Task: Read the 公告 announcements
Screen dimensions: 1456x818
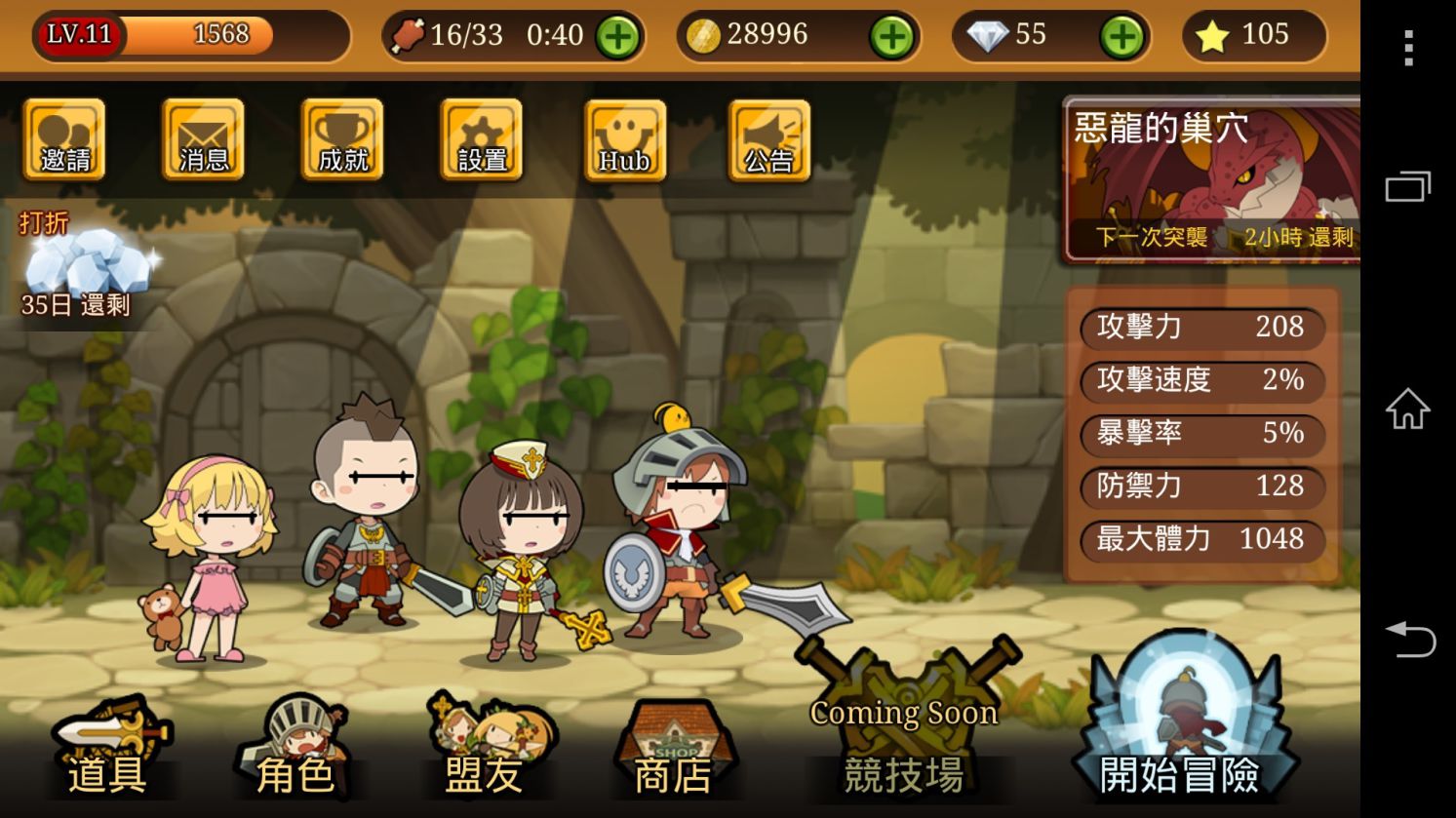Action: point(768,140)
